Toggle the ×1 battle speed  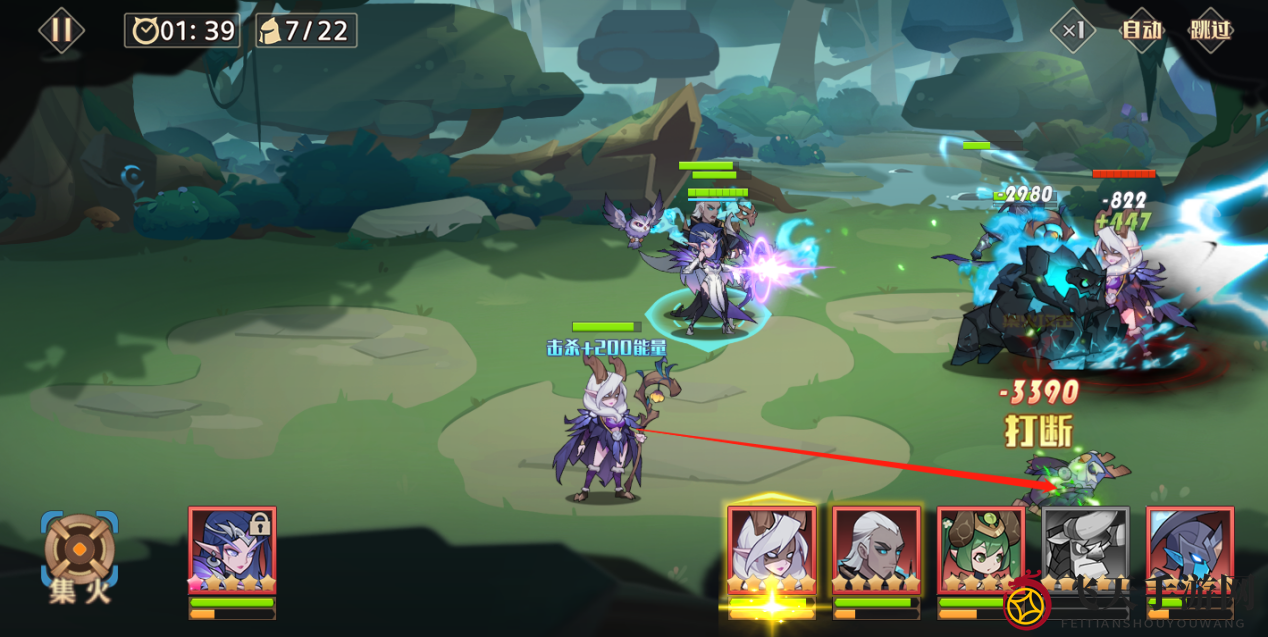[1073, 31]
